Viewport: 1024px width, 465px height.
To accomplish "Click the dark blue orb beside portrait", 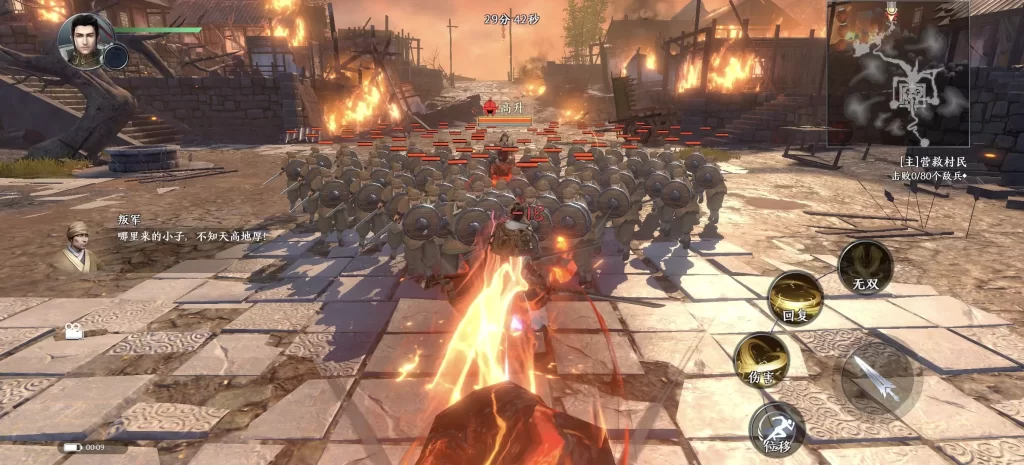I will (x=116, y=56).
